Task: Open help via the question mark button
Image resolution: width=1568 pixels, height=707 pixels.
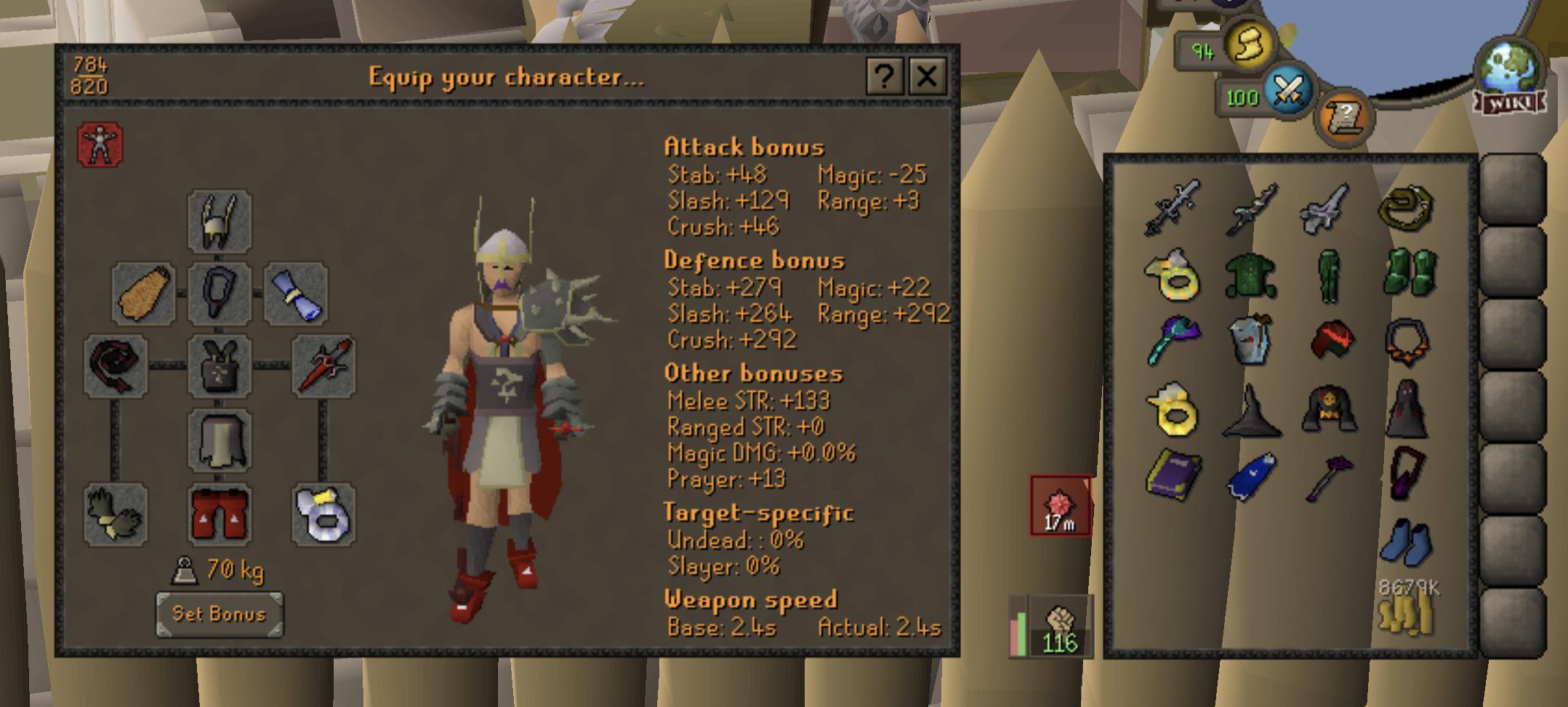Action: 884,77
